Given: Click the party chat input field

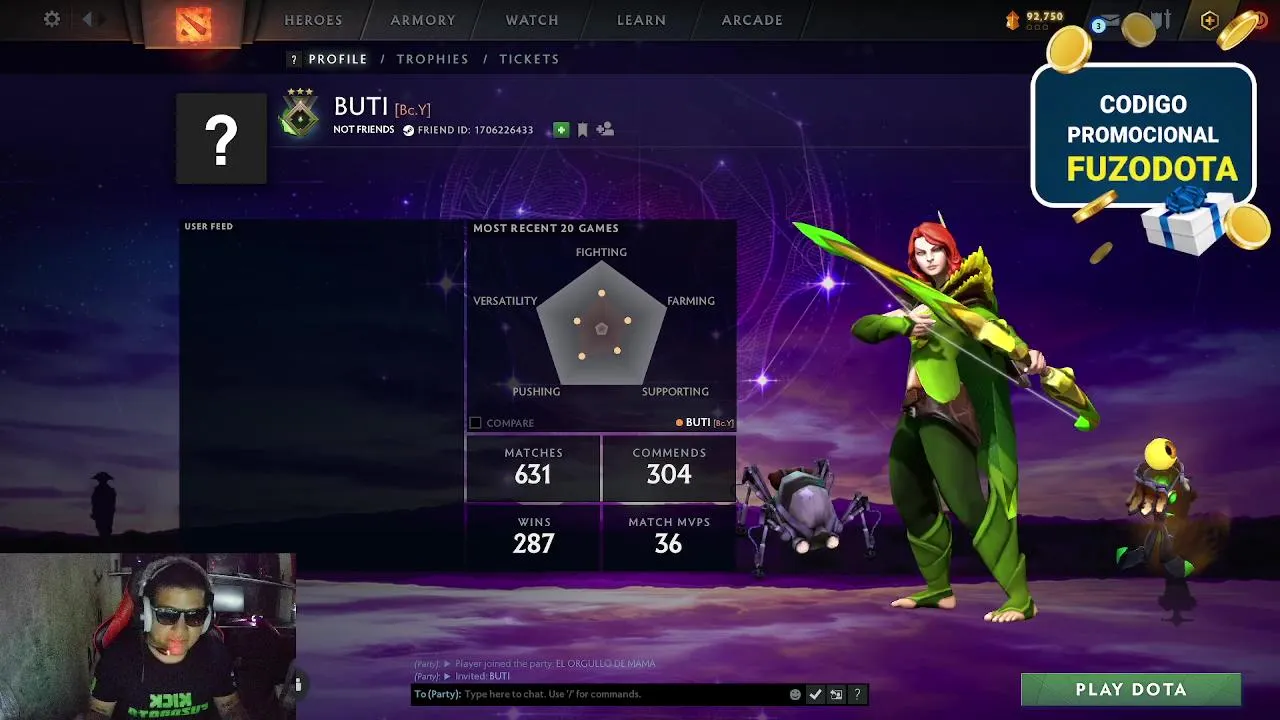Looking at the screenshot, I should click(x=620, y=694).
